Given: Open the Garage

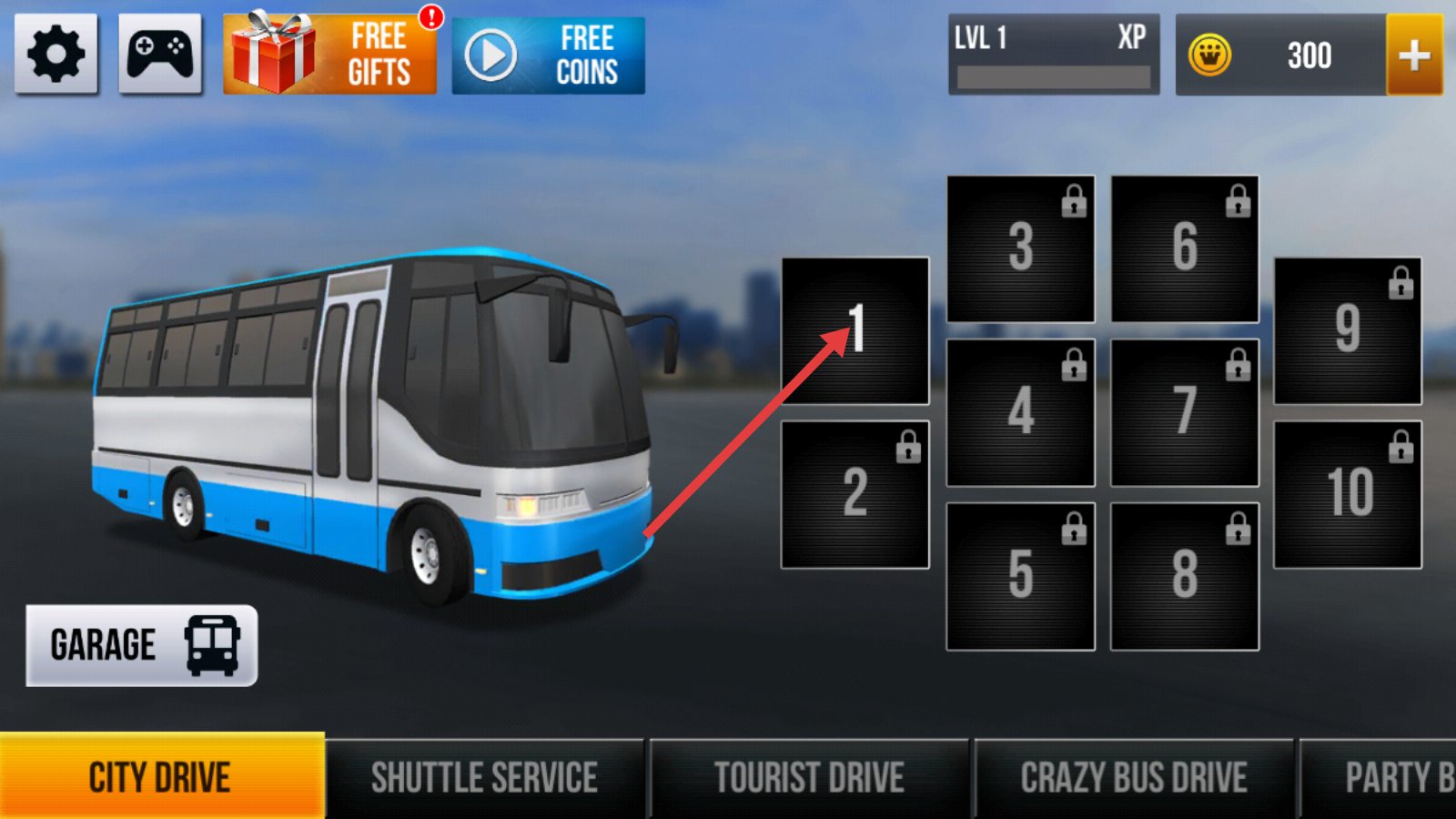Looking at the screenshot, I should (x=142, y=645).
